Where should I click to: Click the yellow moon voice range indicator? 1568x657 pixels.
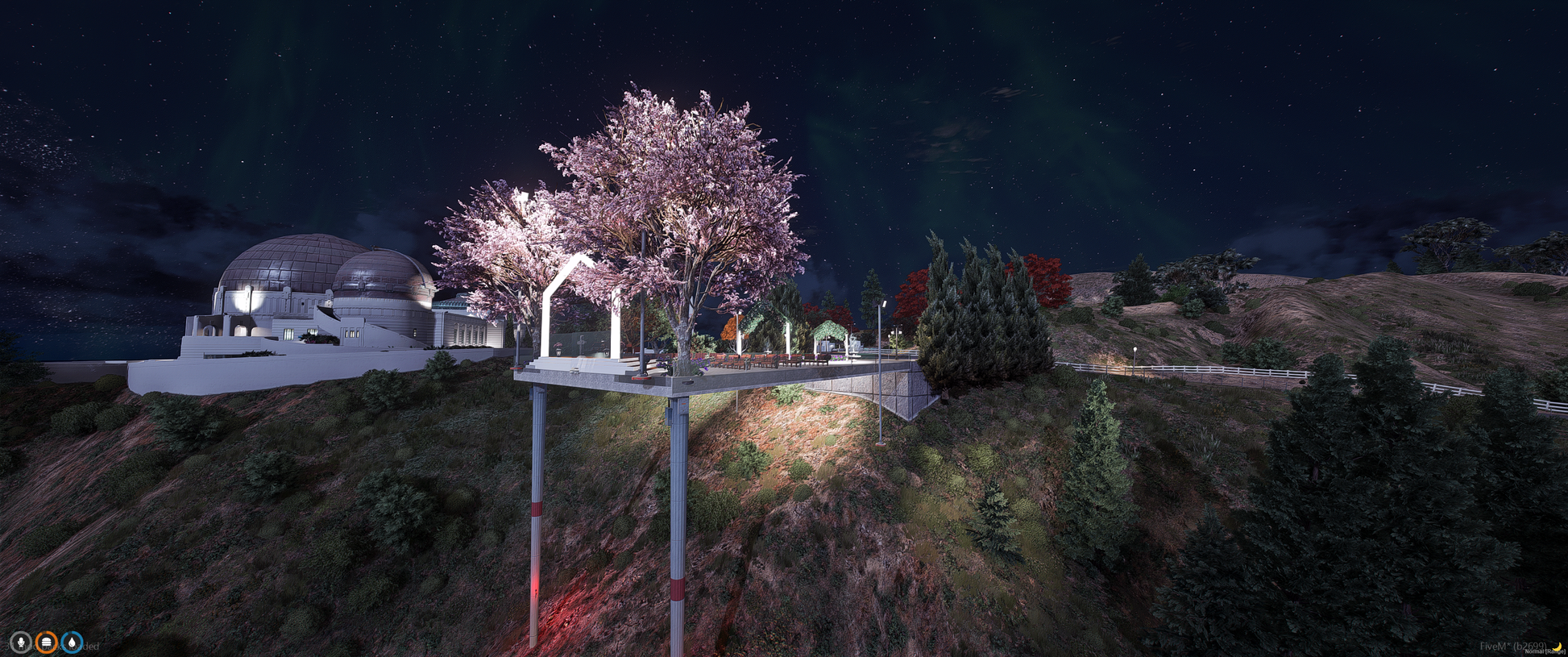[1558, 647]
